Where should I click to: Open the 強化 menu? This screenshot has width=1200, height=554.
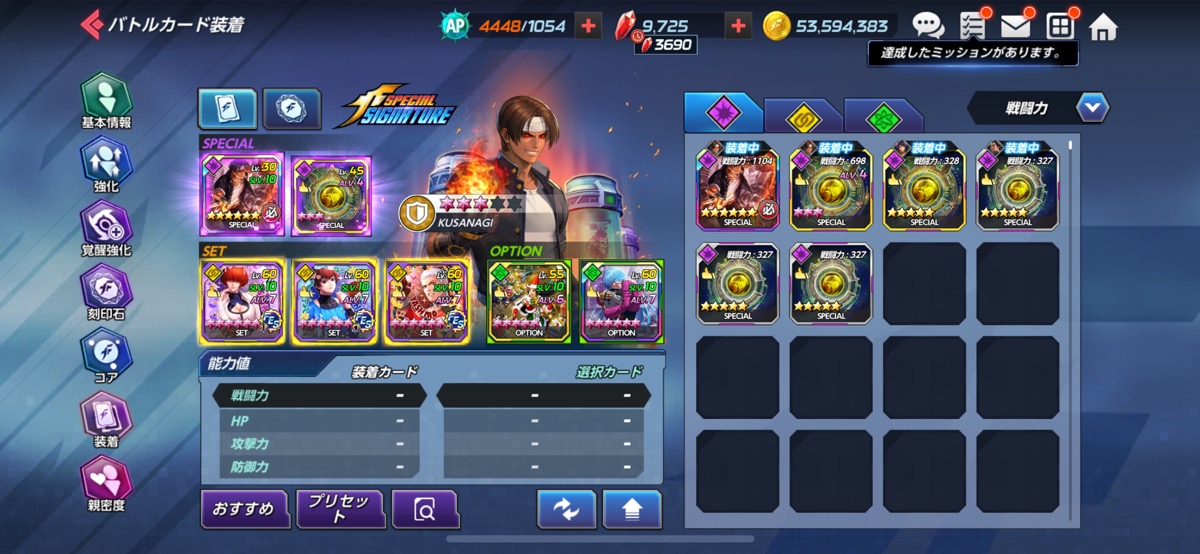(106, 166)
